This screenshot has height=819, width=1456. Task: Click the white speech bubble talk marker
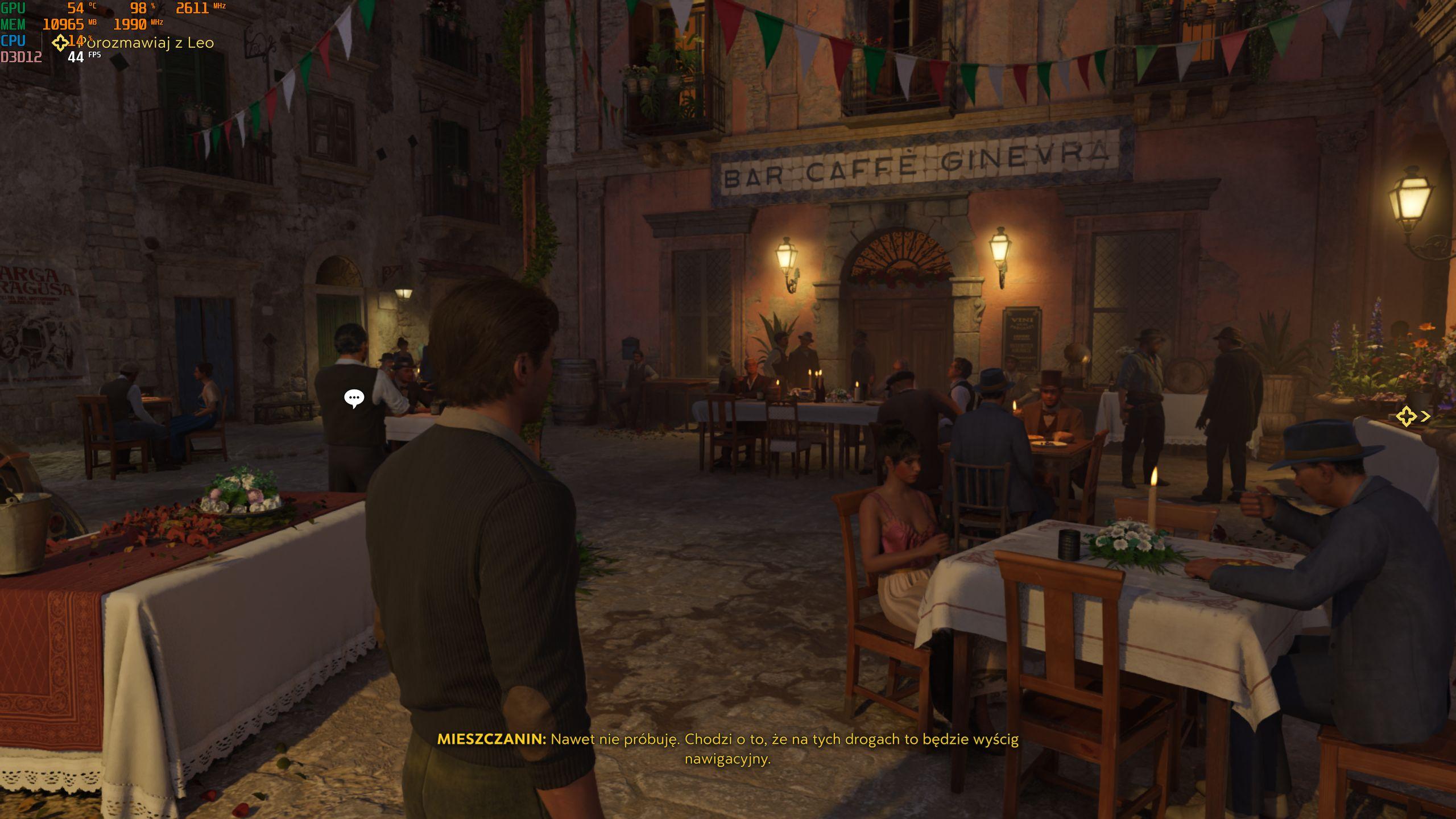click(354, 398)
